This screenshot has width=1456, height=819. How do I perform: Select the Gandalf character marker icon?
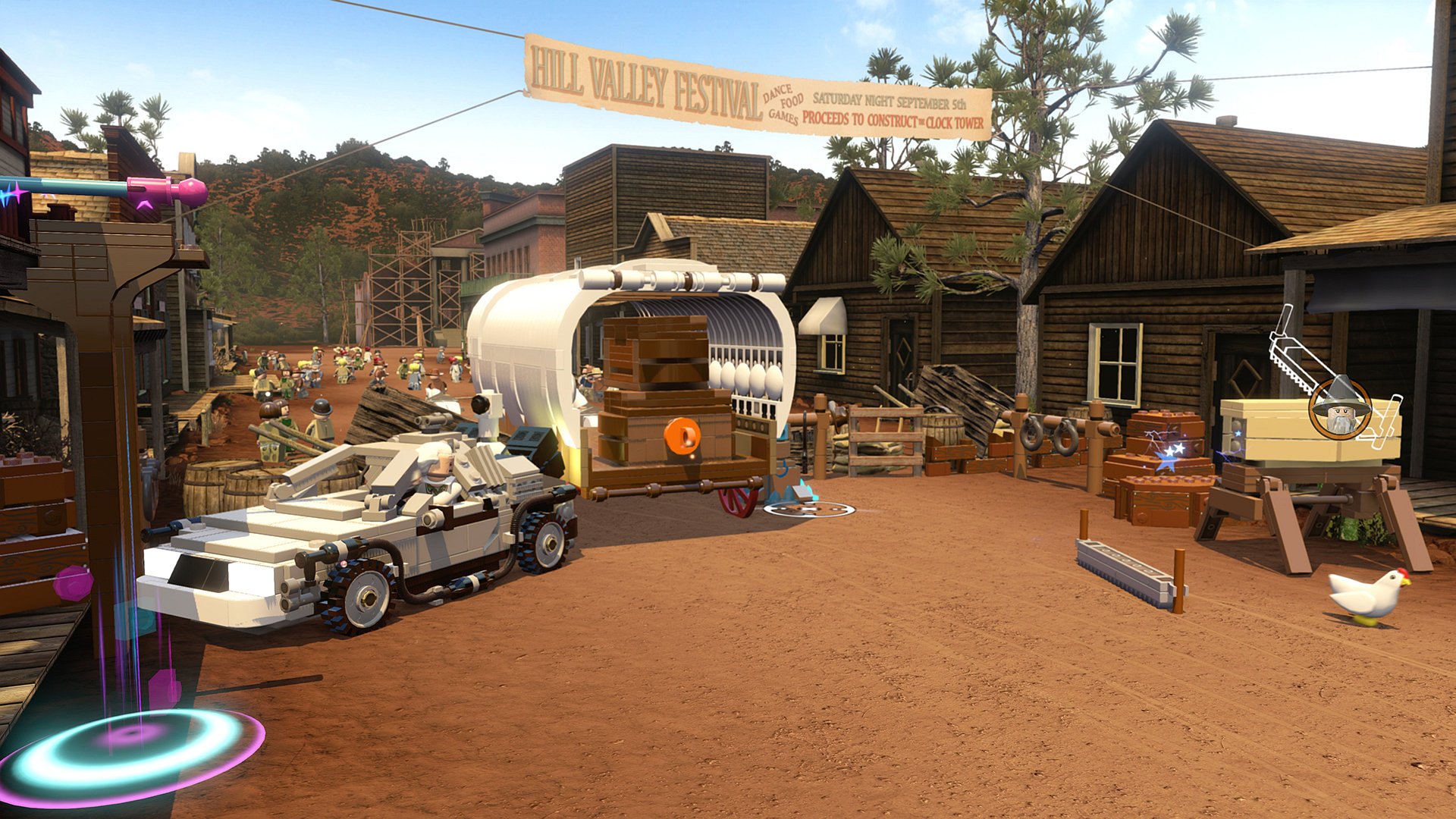[1340, 409]
